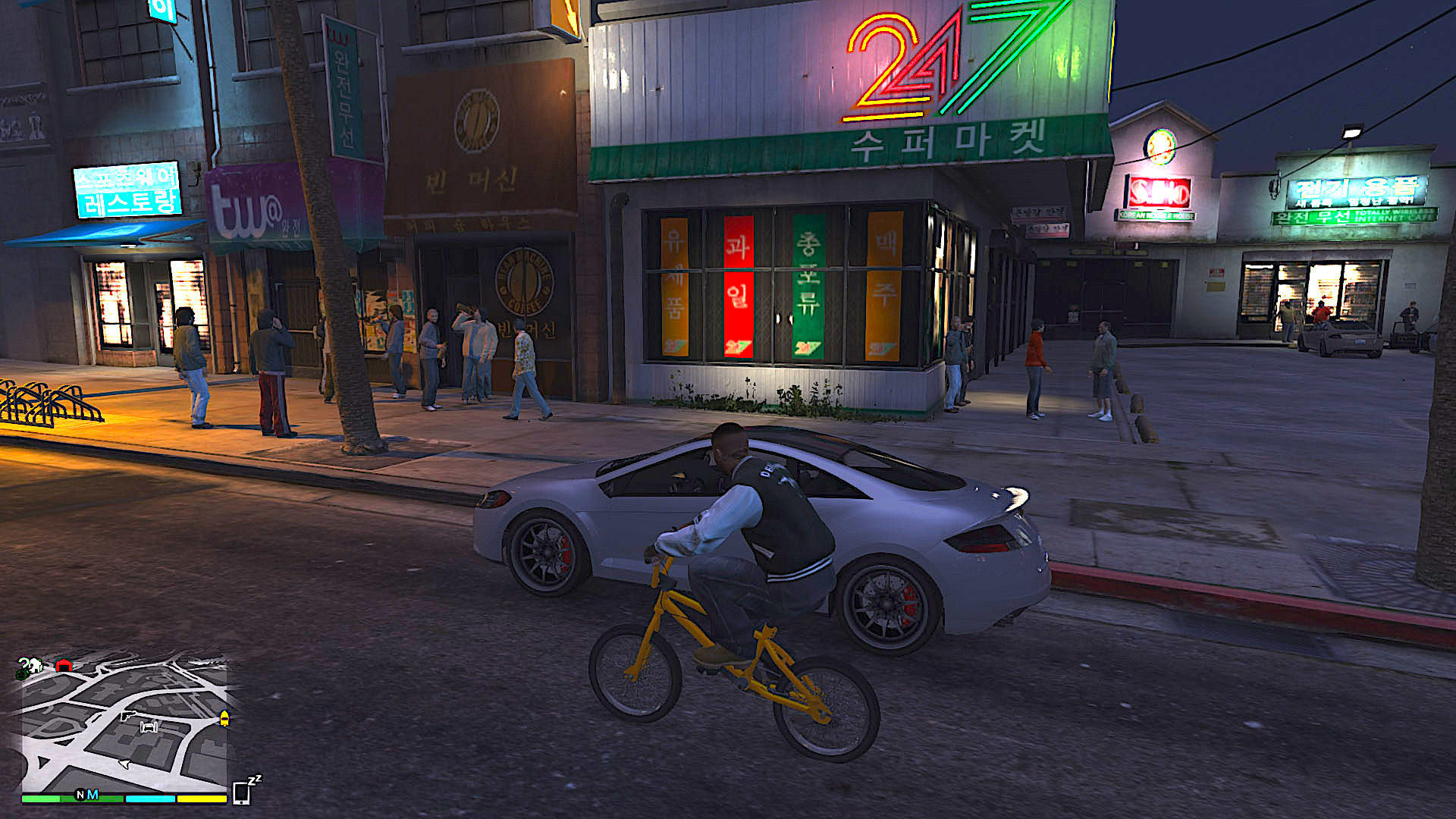This screenshot has width=1456, height=819.
Task: Select the safehouse icon at the minimap corner
Action: click(x=36, y=665)
